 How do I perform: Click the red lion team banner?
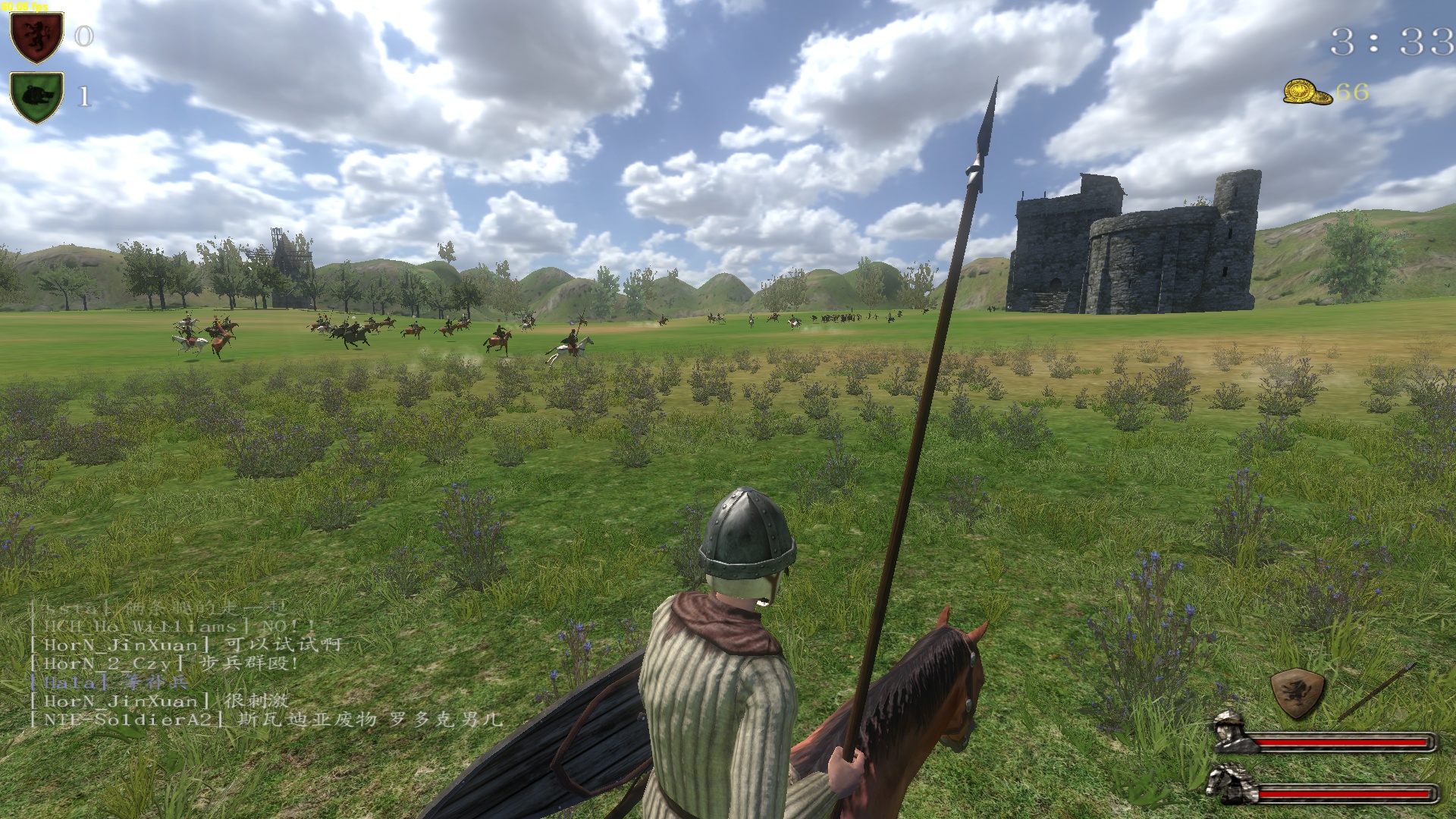pos(36,37)
